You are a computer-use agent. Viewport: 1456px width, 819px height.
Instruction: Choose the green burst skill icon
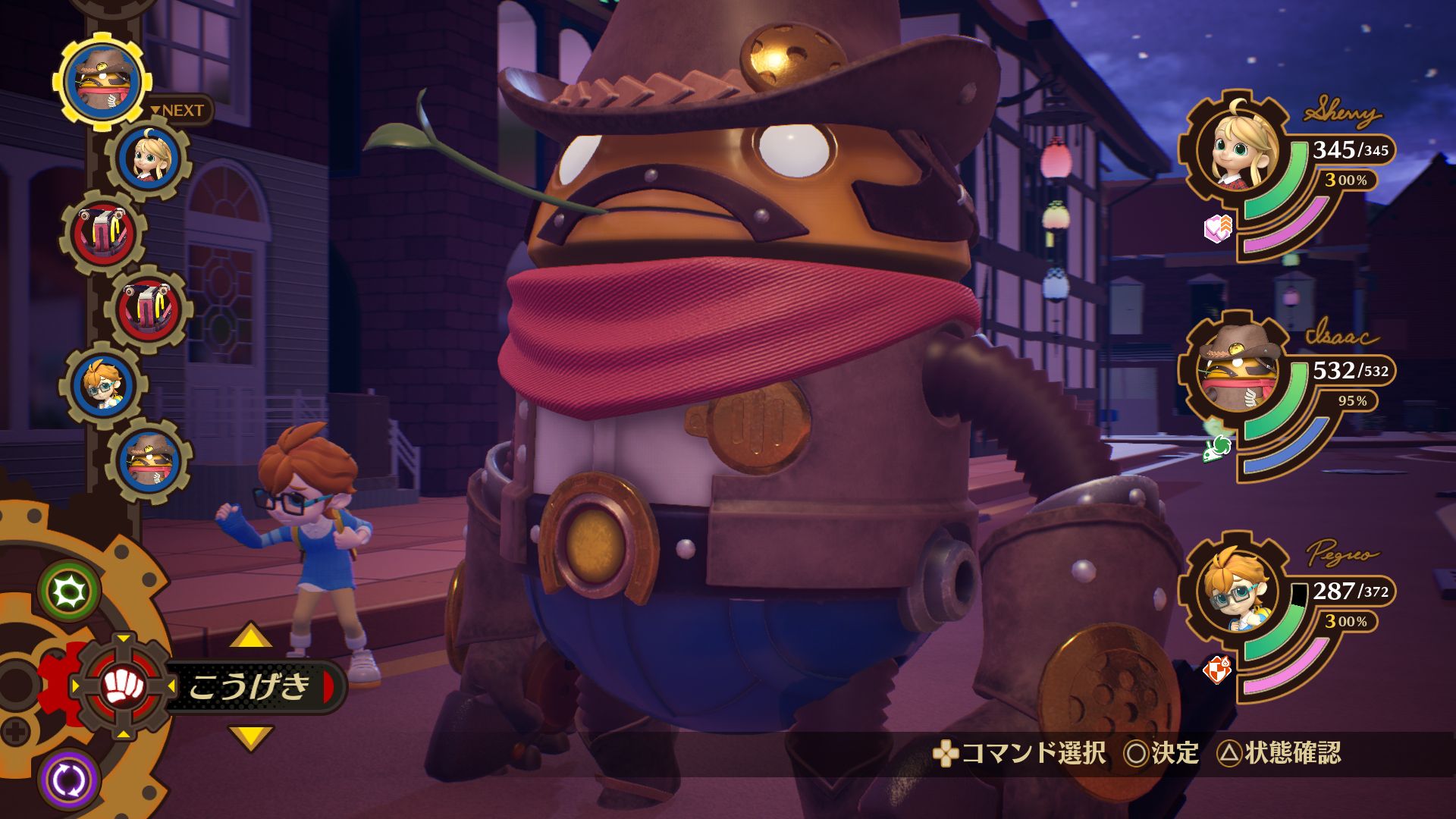pyautogui.click(x=70, y=591)
